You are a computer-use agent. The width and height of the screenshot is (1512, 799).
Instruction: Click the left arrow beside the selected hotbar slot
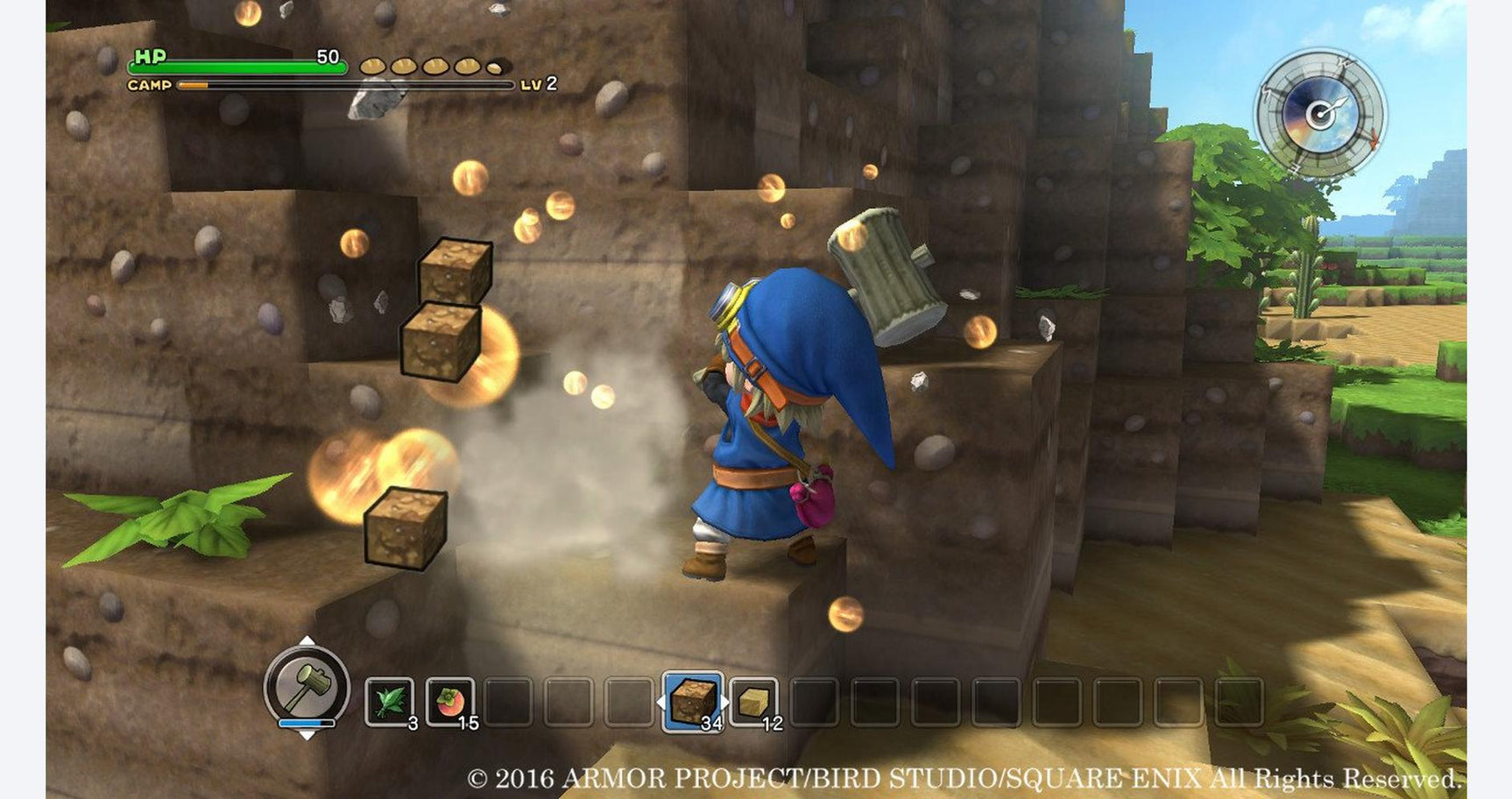[660, 703]
